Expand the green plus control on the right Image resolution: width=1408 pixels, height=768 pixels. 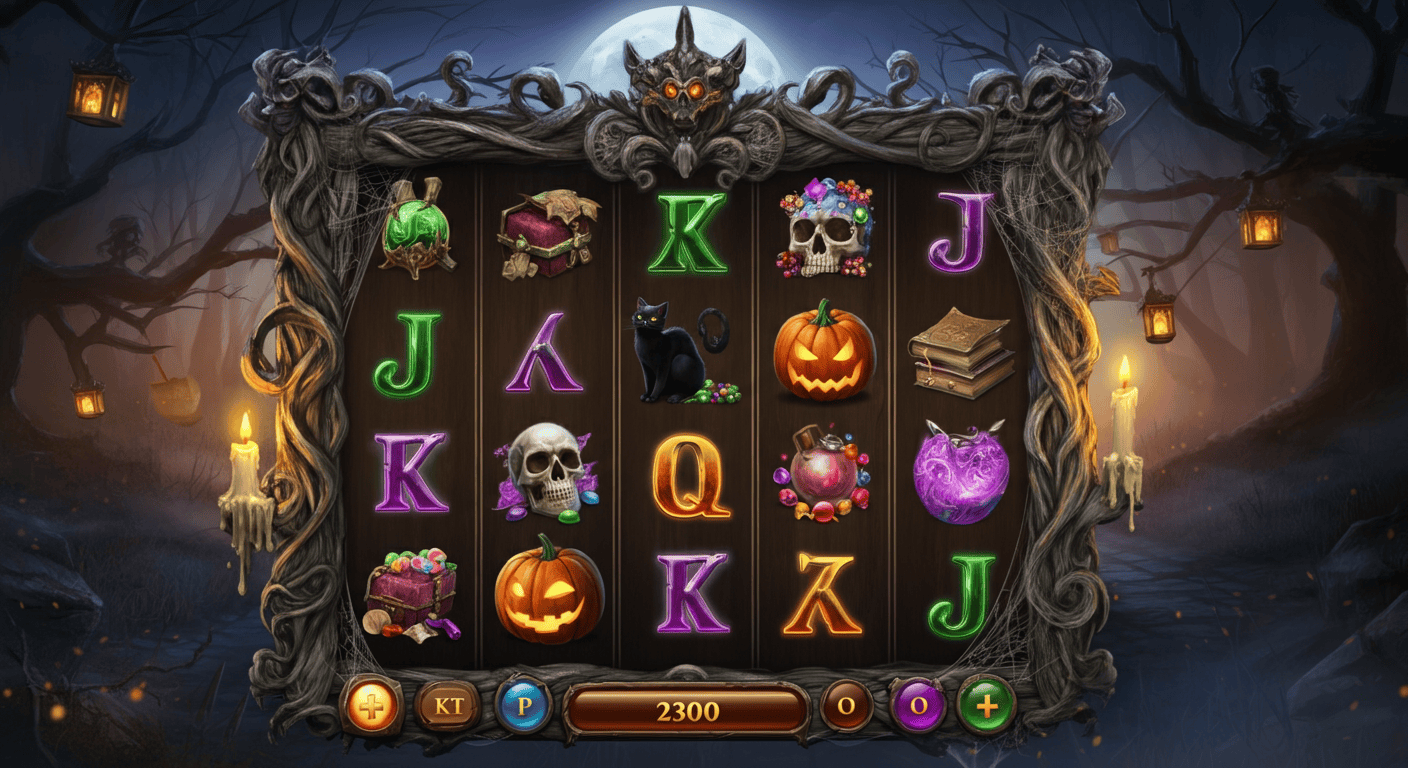pyautogui.click(x=985, y=704)
